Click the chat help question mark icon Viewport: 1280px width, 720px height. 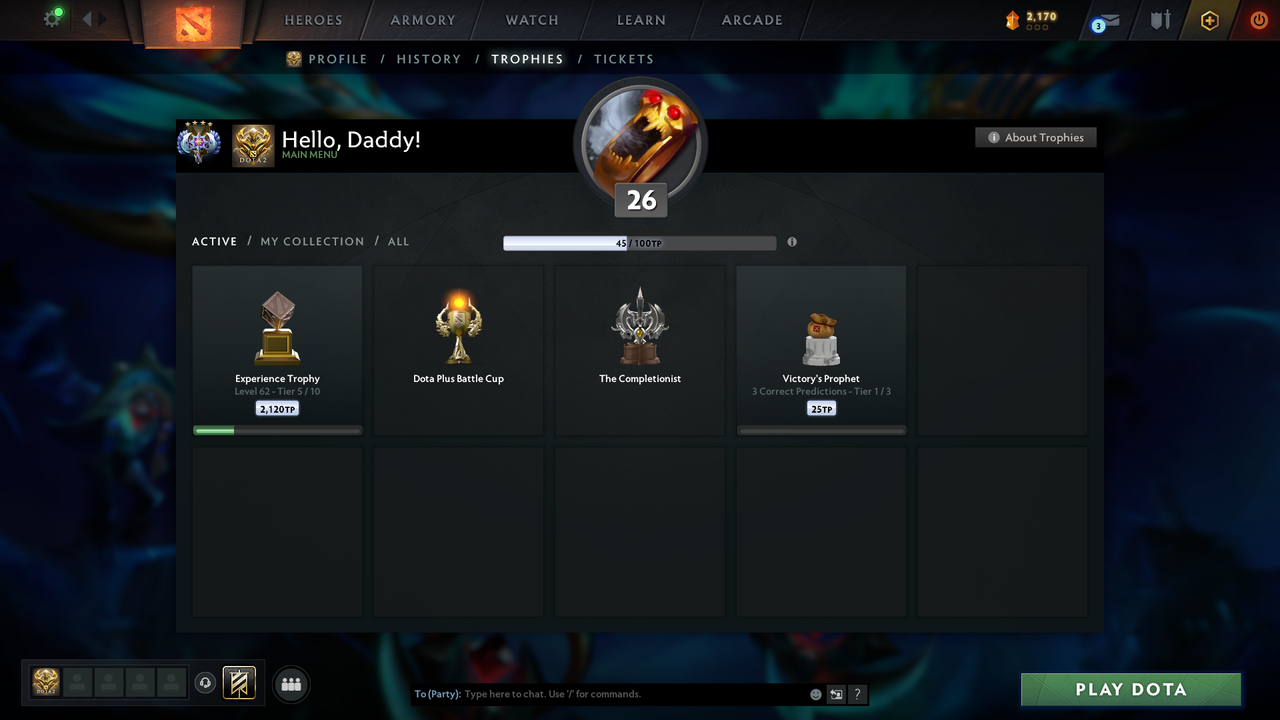(x=857, y=693)
